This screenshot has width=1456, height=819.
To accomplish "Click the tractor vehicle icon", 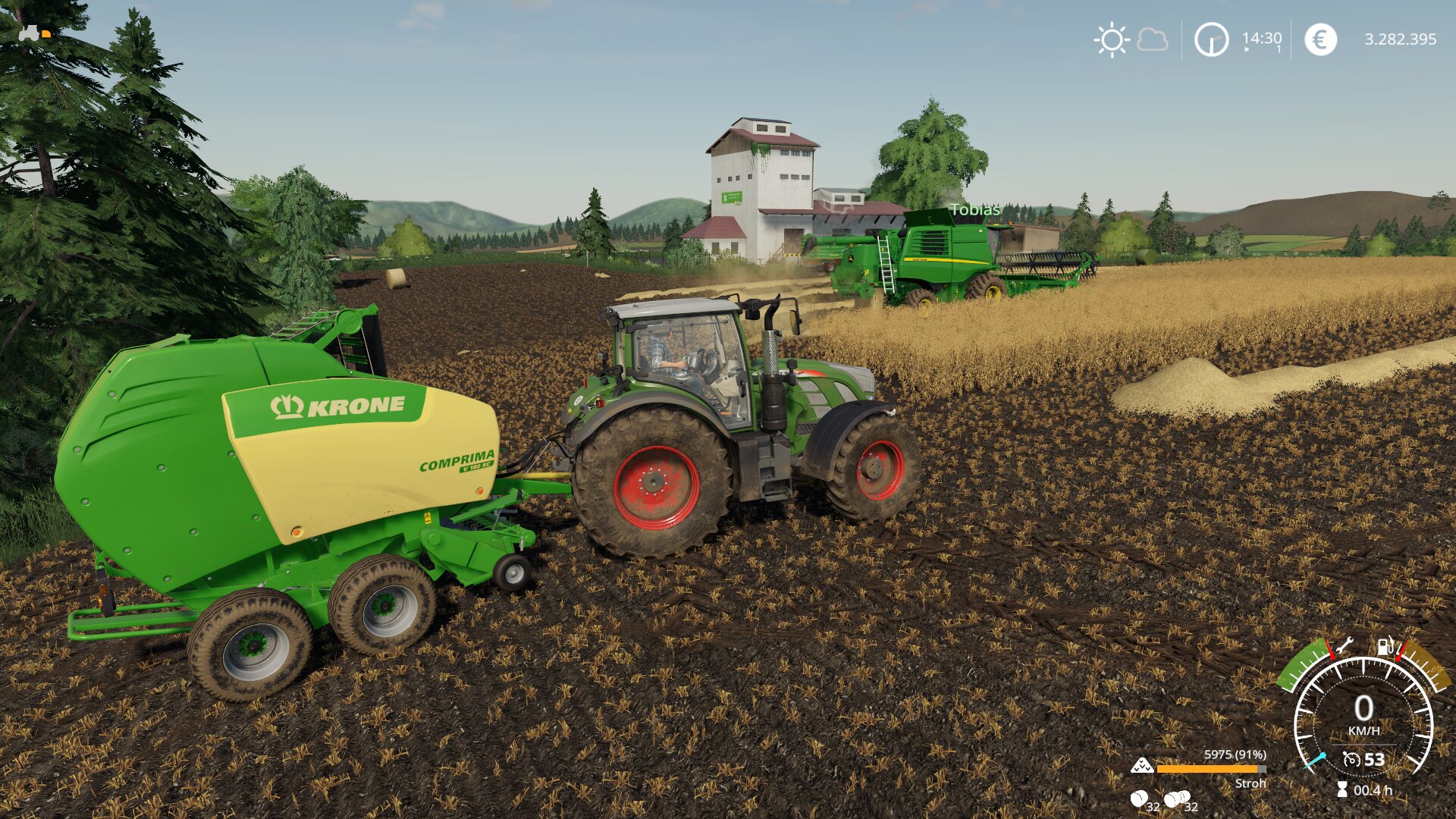I will click(30, 33).
